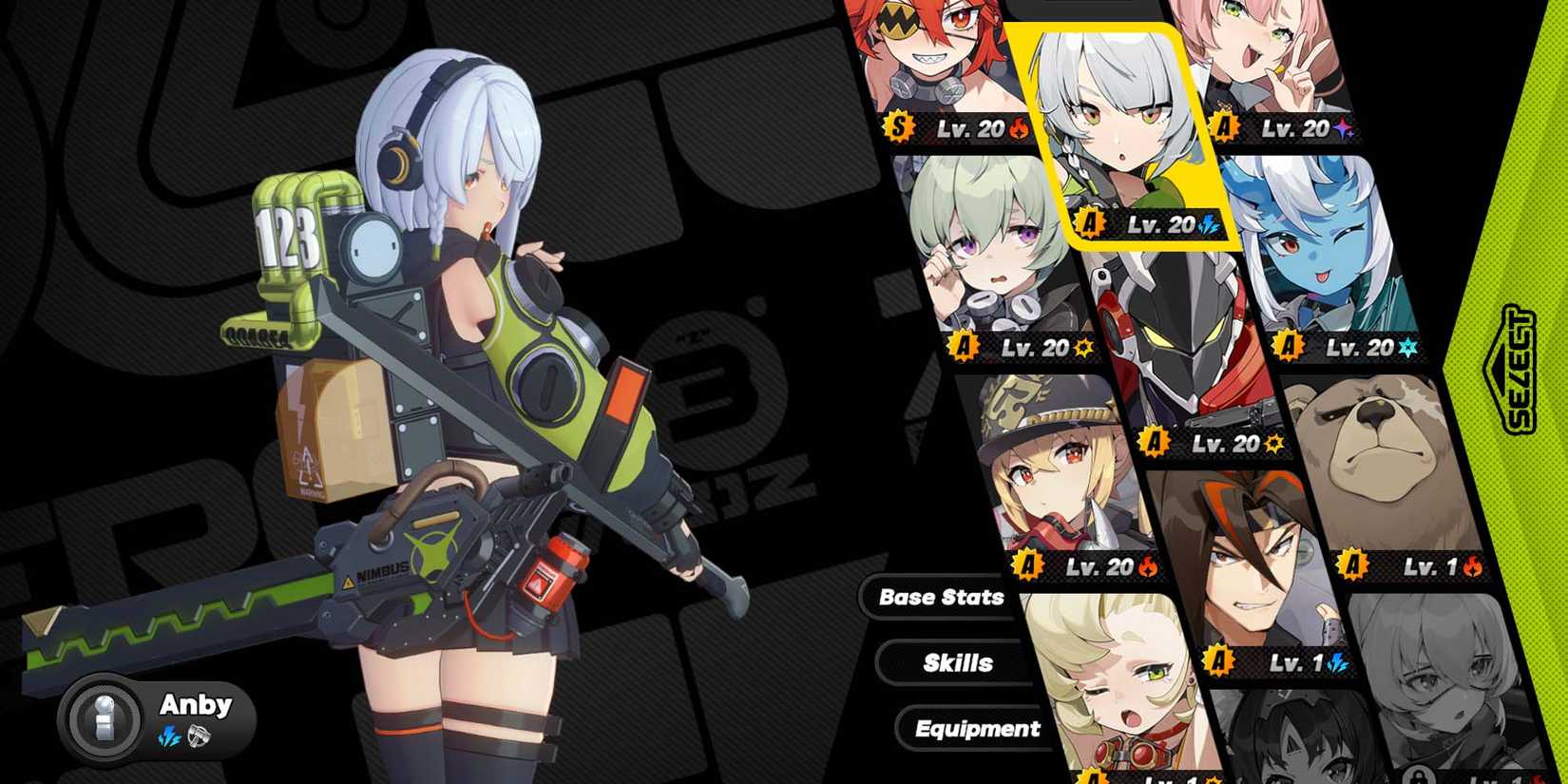1568x784 pixels.
Task: Click the S-rank badge on the red-haired character
Action: point(900,126)
